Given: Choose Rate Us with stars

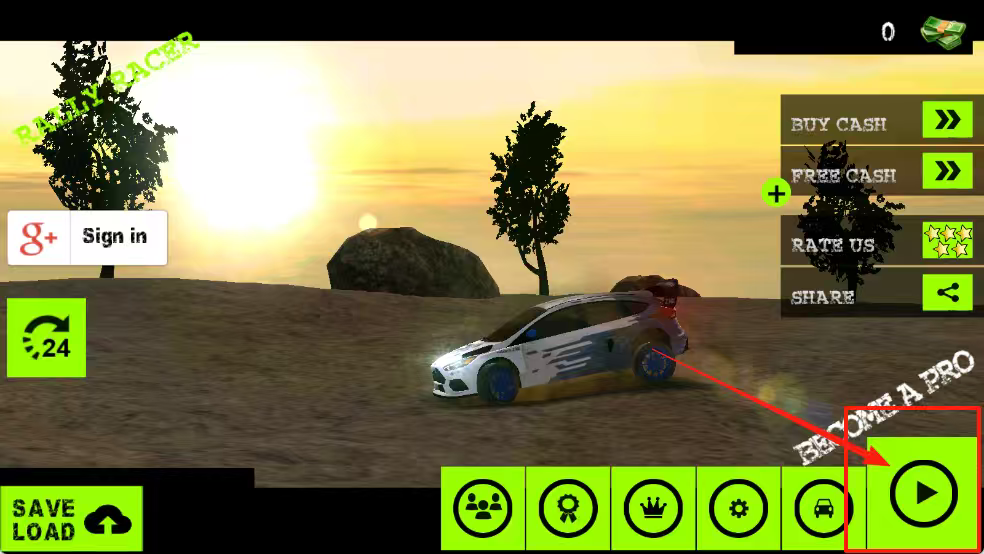Looking at the screenshot, I should 877,243.
